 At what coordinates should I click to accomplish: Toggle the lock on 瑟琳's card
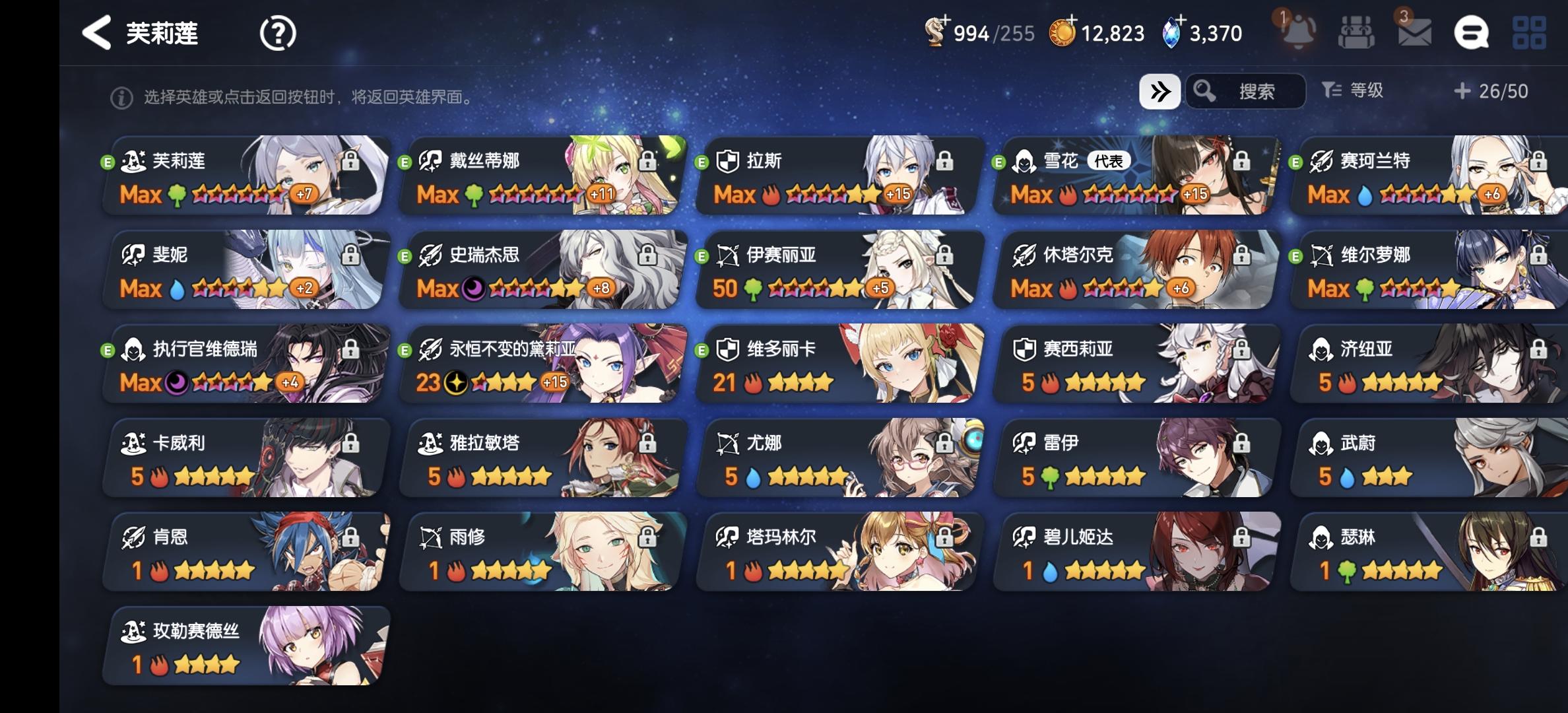tap(1538, 538)
